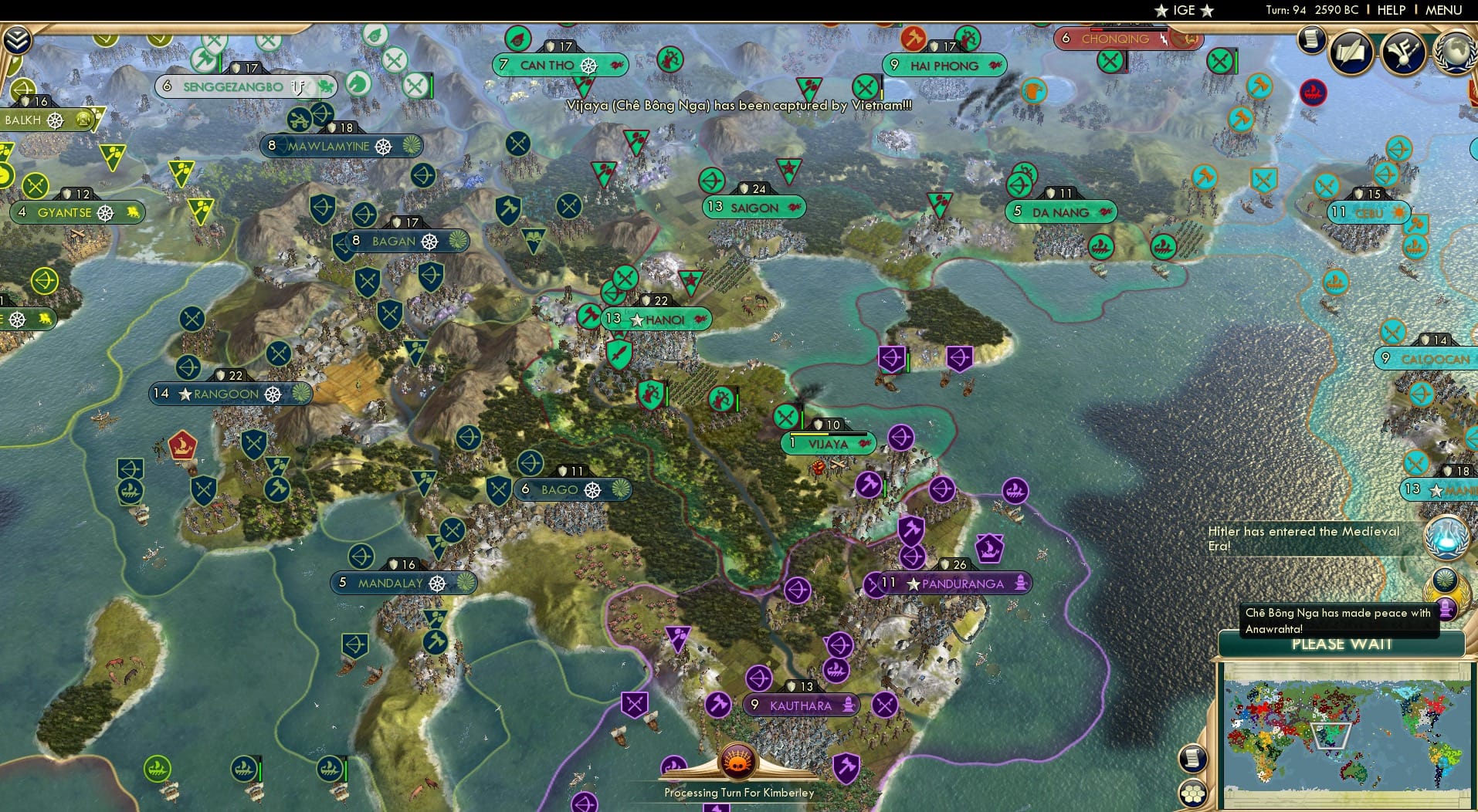Select the captured Vijaya city banner
This screenshot has height=812, width=1478.
(x=828, y=443)
